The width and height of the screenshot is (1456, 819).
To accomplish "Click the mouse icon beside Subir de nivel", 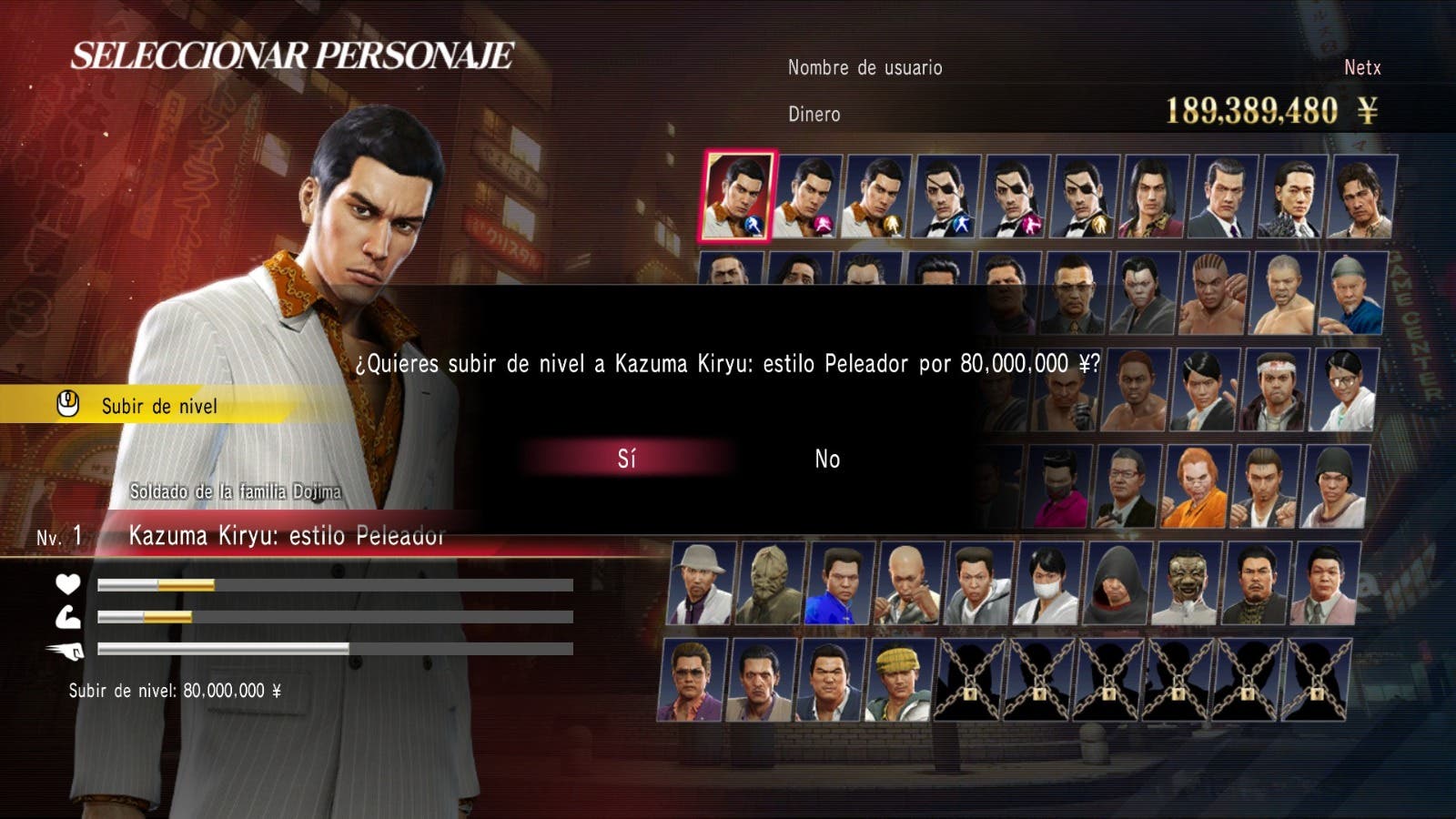I will [67, 407].
